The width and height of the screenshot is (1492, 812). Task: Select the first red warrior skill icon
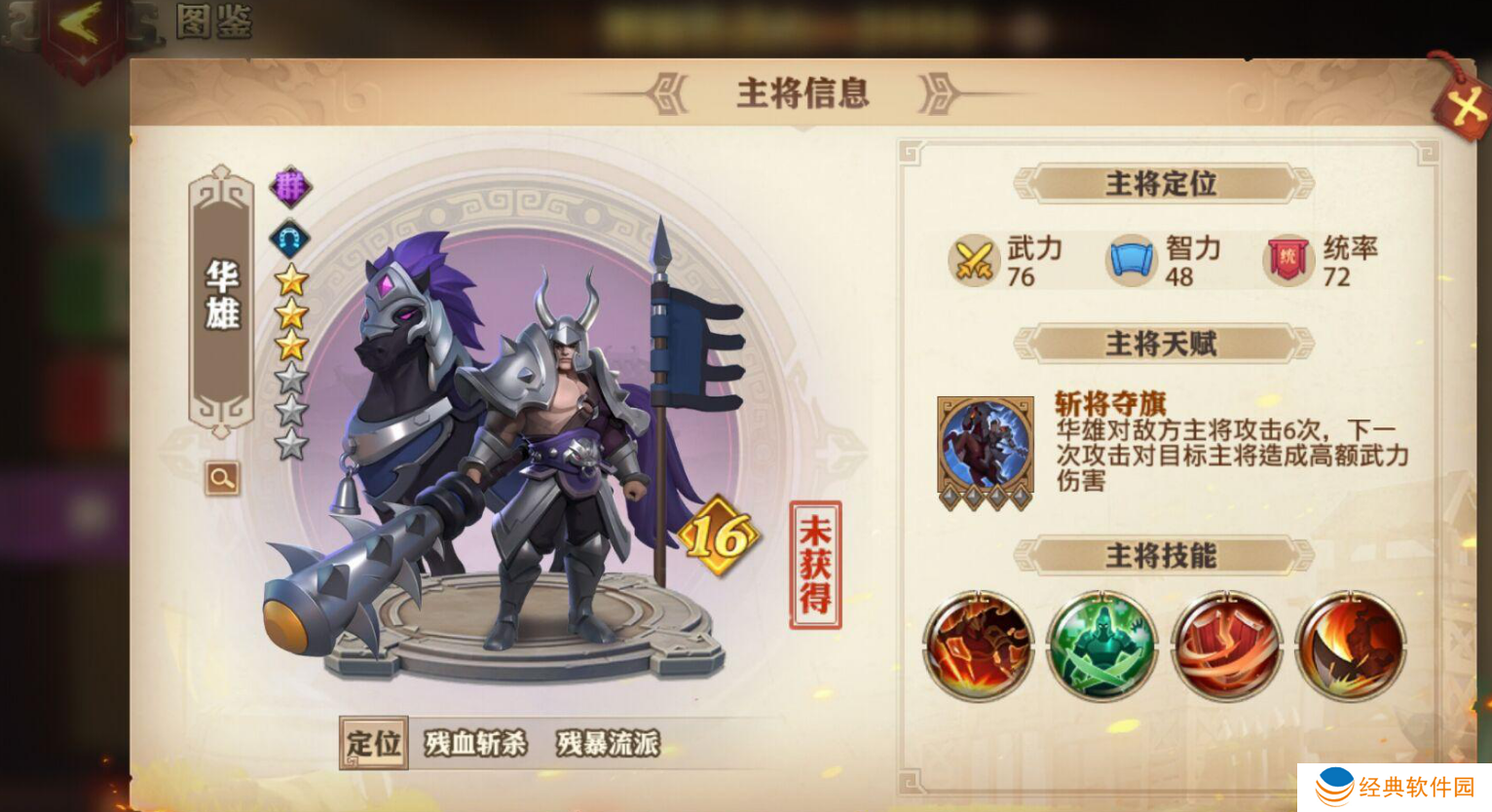[979, 645]
